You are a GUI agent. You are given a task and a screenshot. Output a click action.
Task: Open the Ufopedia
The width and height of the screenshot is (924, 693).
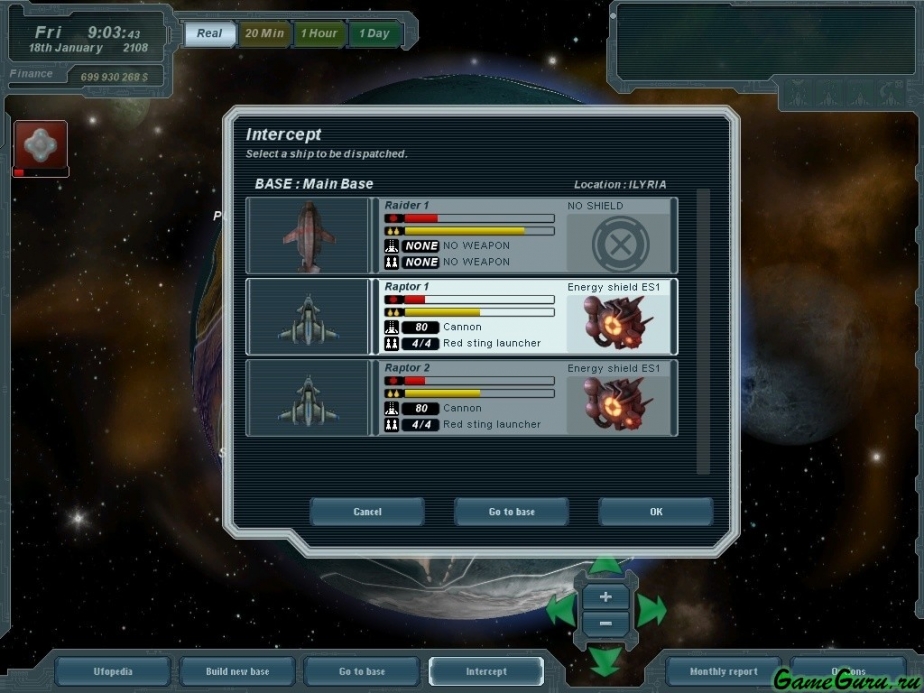113,672
